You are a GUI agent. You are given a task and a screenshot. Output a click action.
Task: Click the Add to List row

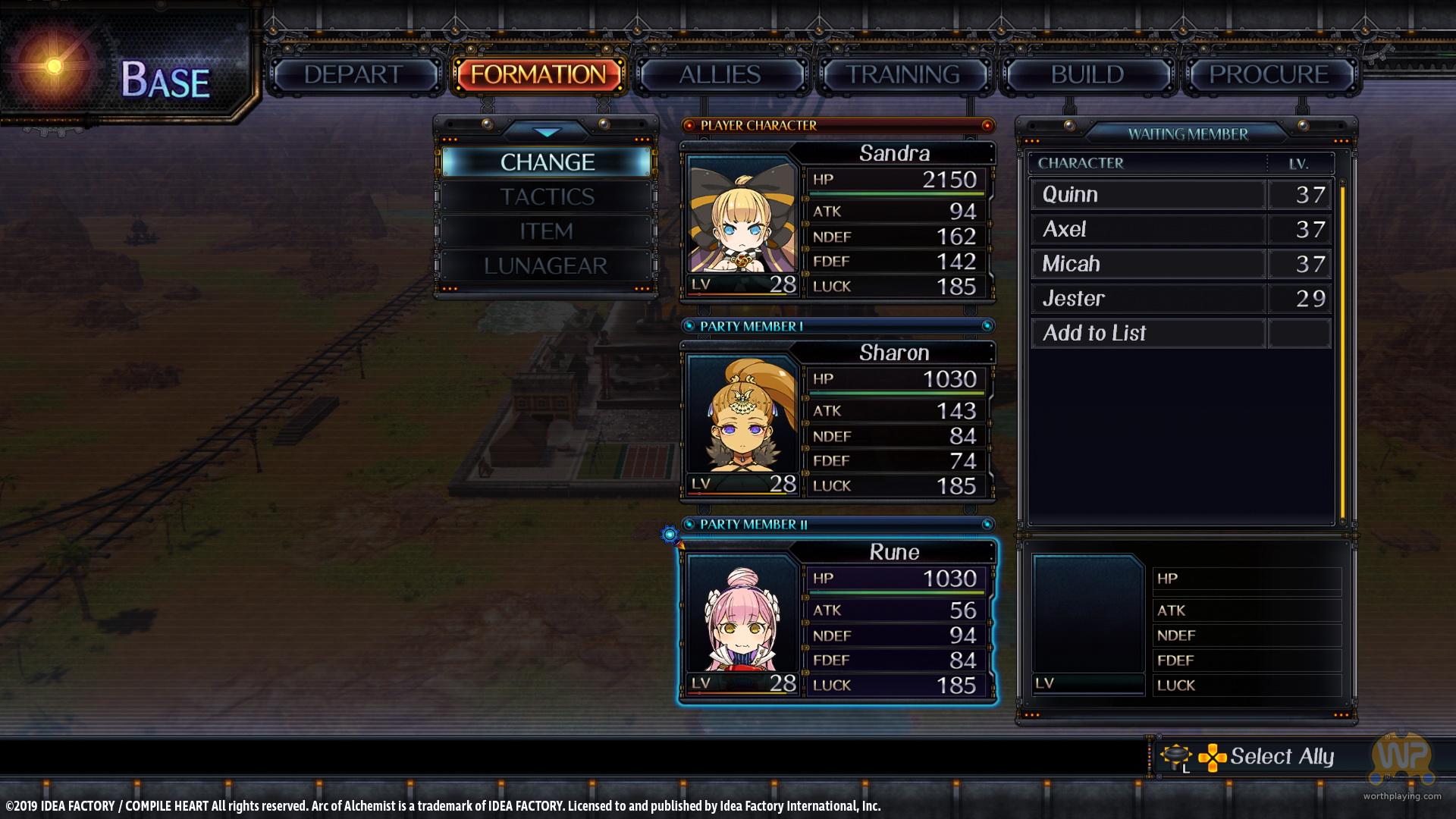(x=1180, y=334)
